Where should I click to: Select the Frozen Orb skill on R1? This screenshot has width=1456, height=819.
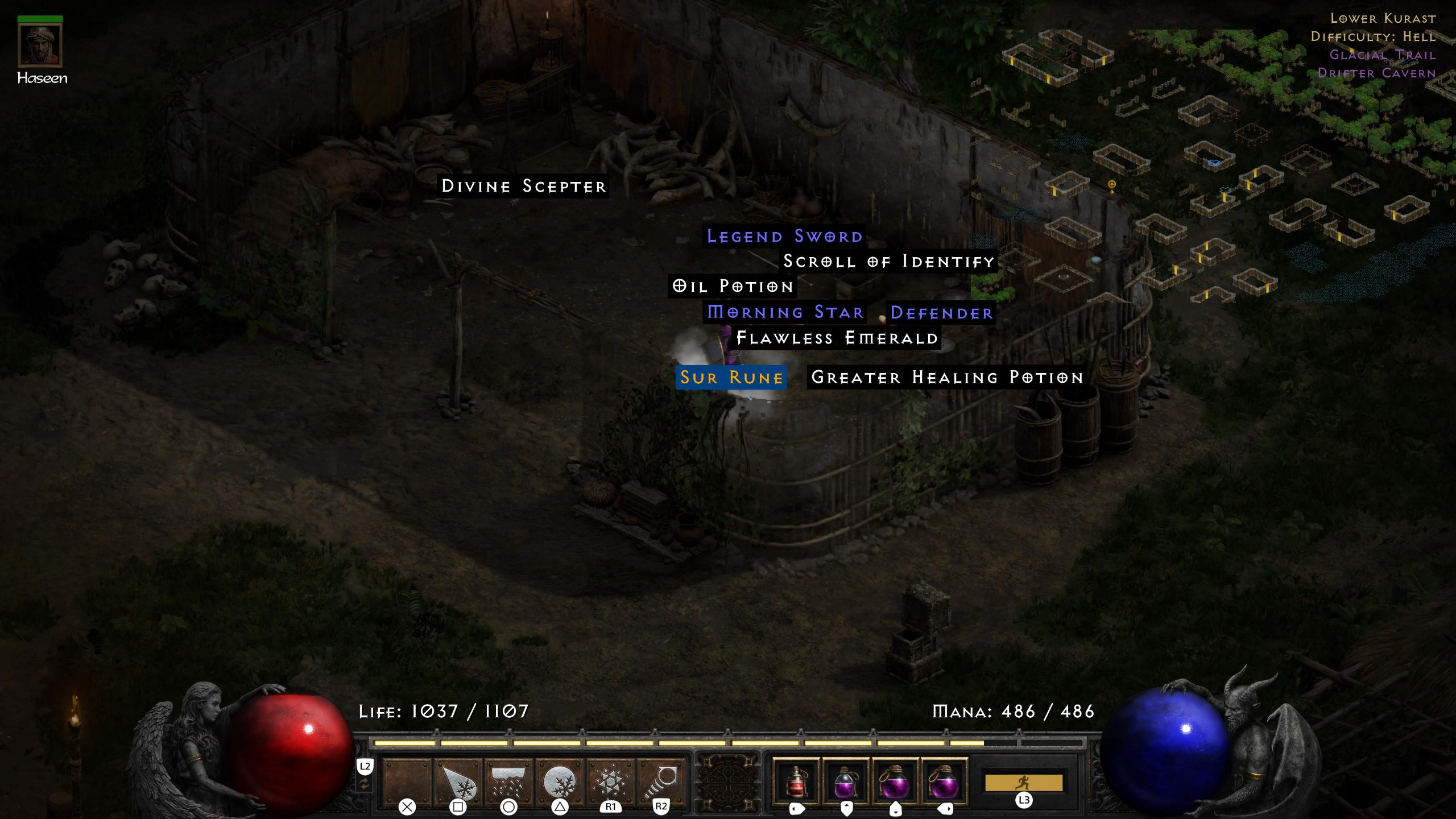coord(611,779)
